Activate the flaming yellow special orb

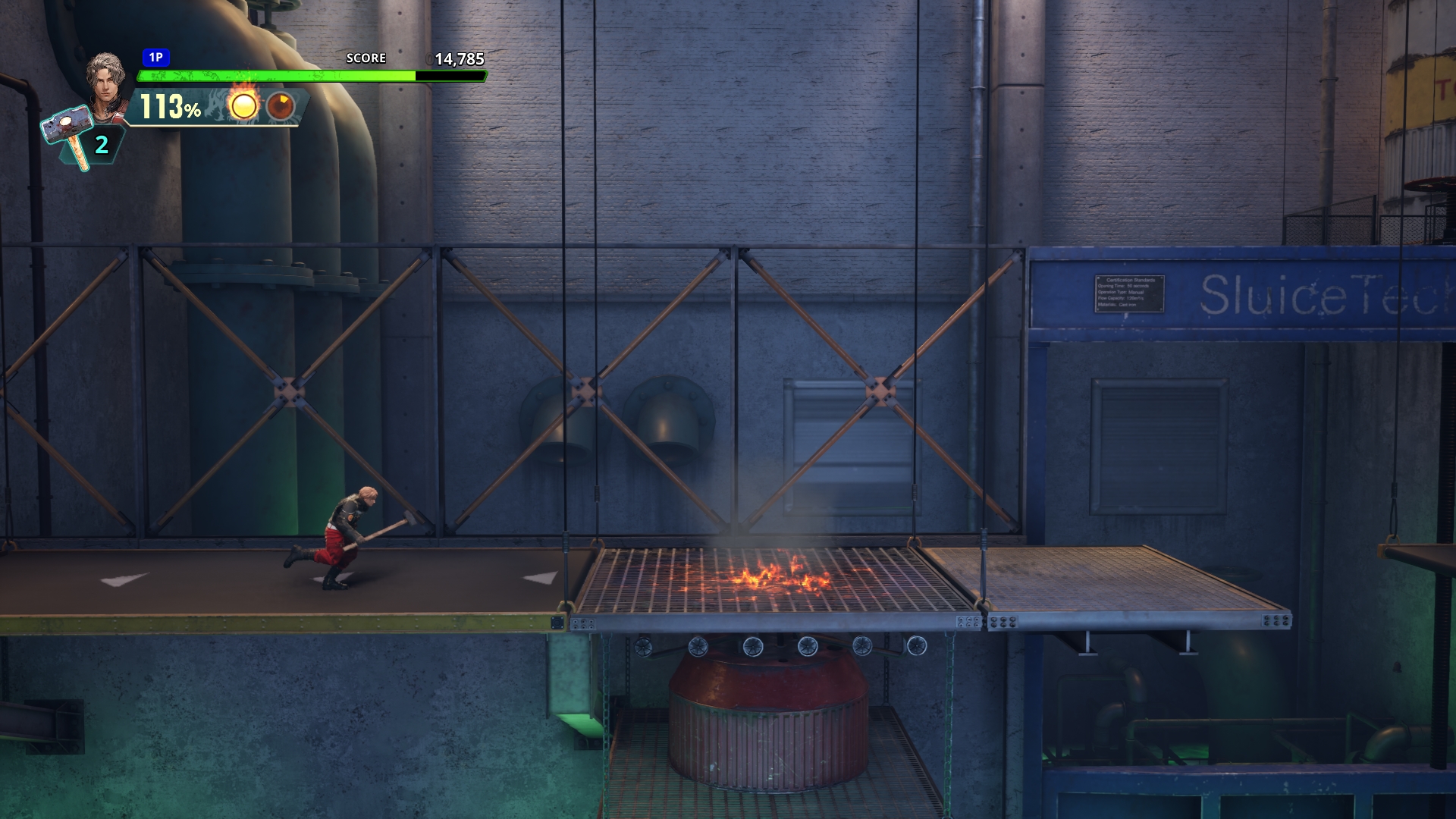[243, 105]
